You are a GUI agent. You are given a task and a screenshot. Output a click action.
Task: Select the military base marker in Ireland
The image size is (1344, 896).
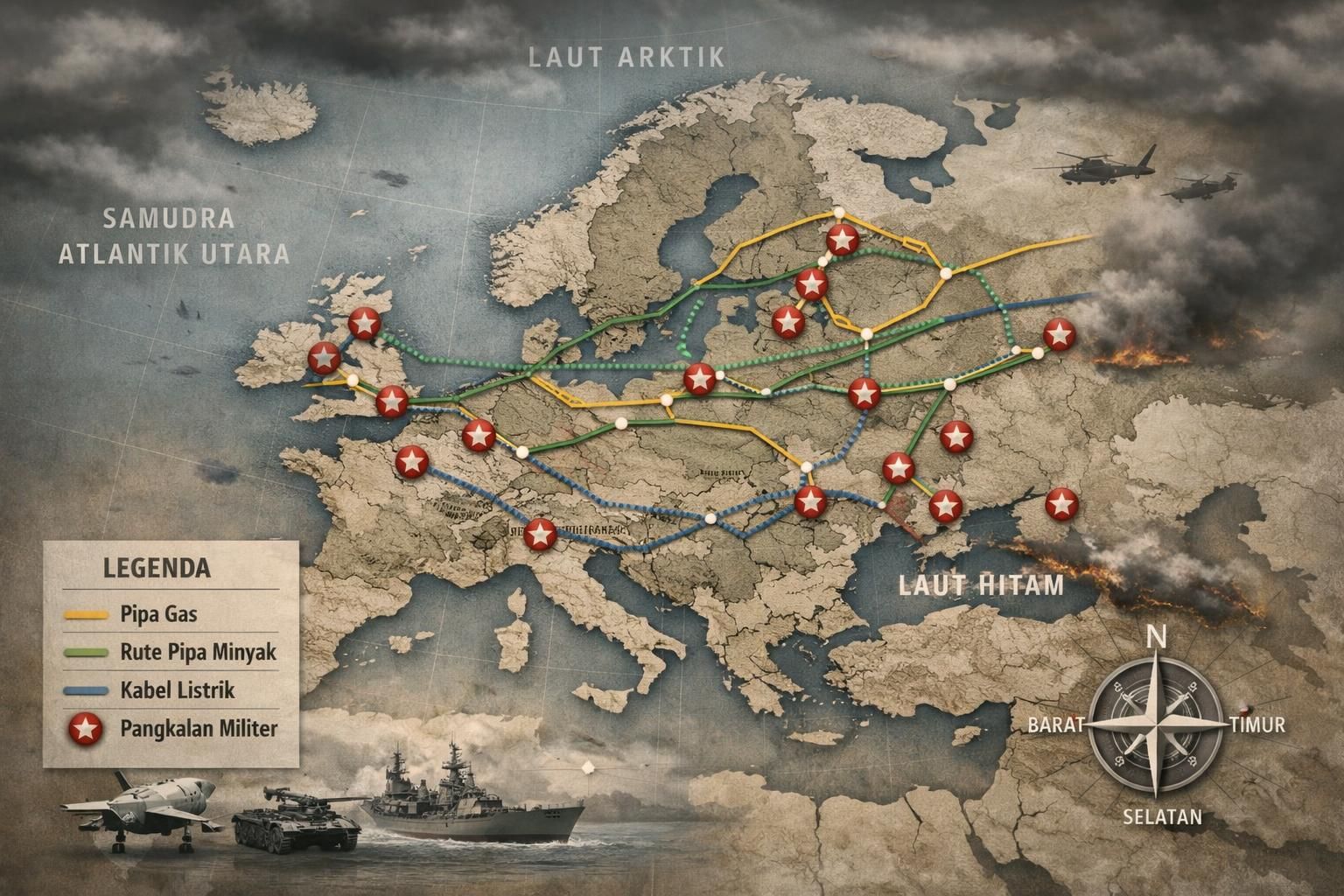click(324, 356)
